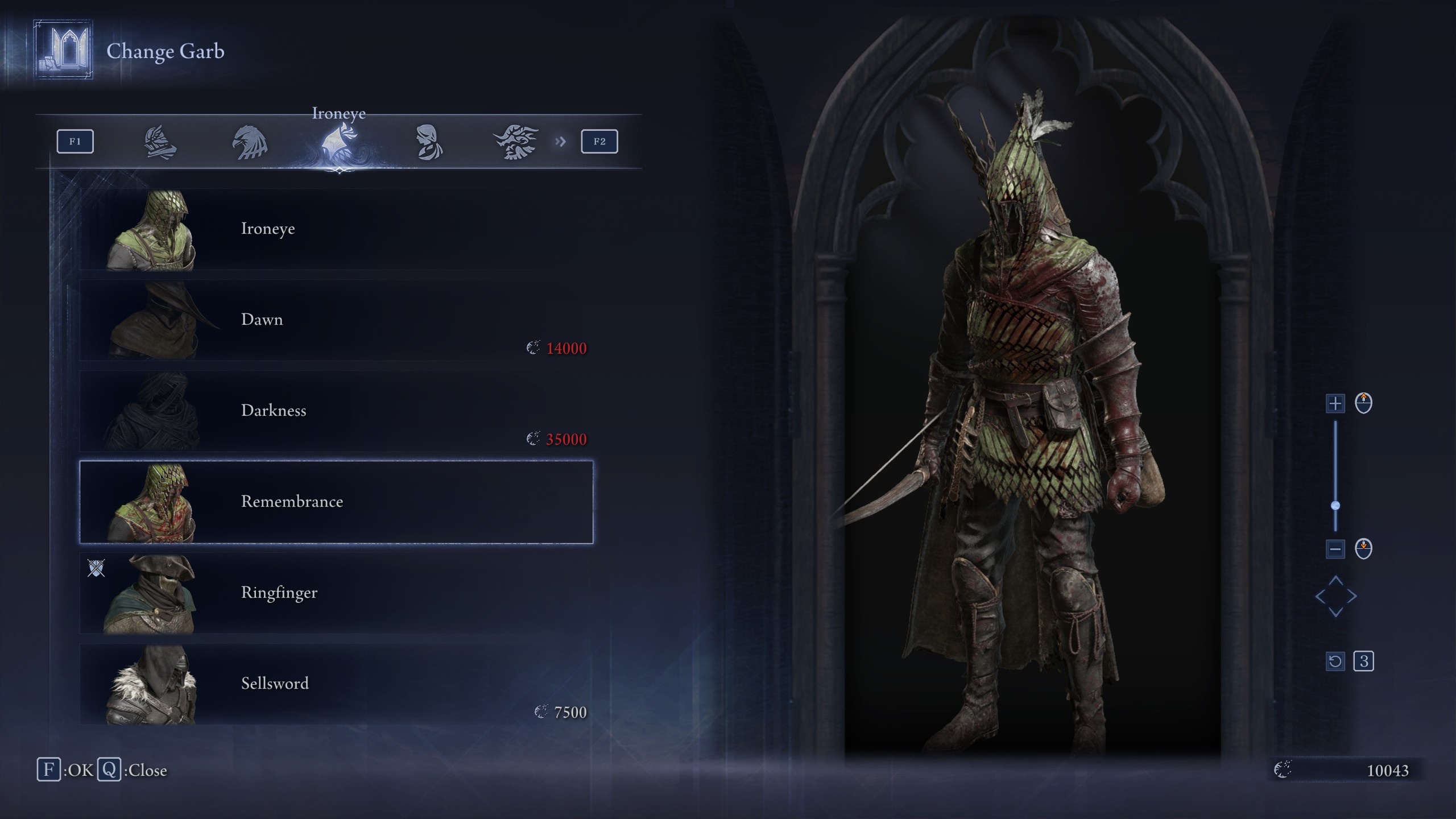This screenshot has width=1456, height=819.
Task: Switch to the helmeted knight character tab
Action: click(160, 142)
